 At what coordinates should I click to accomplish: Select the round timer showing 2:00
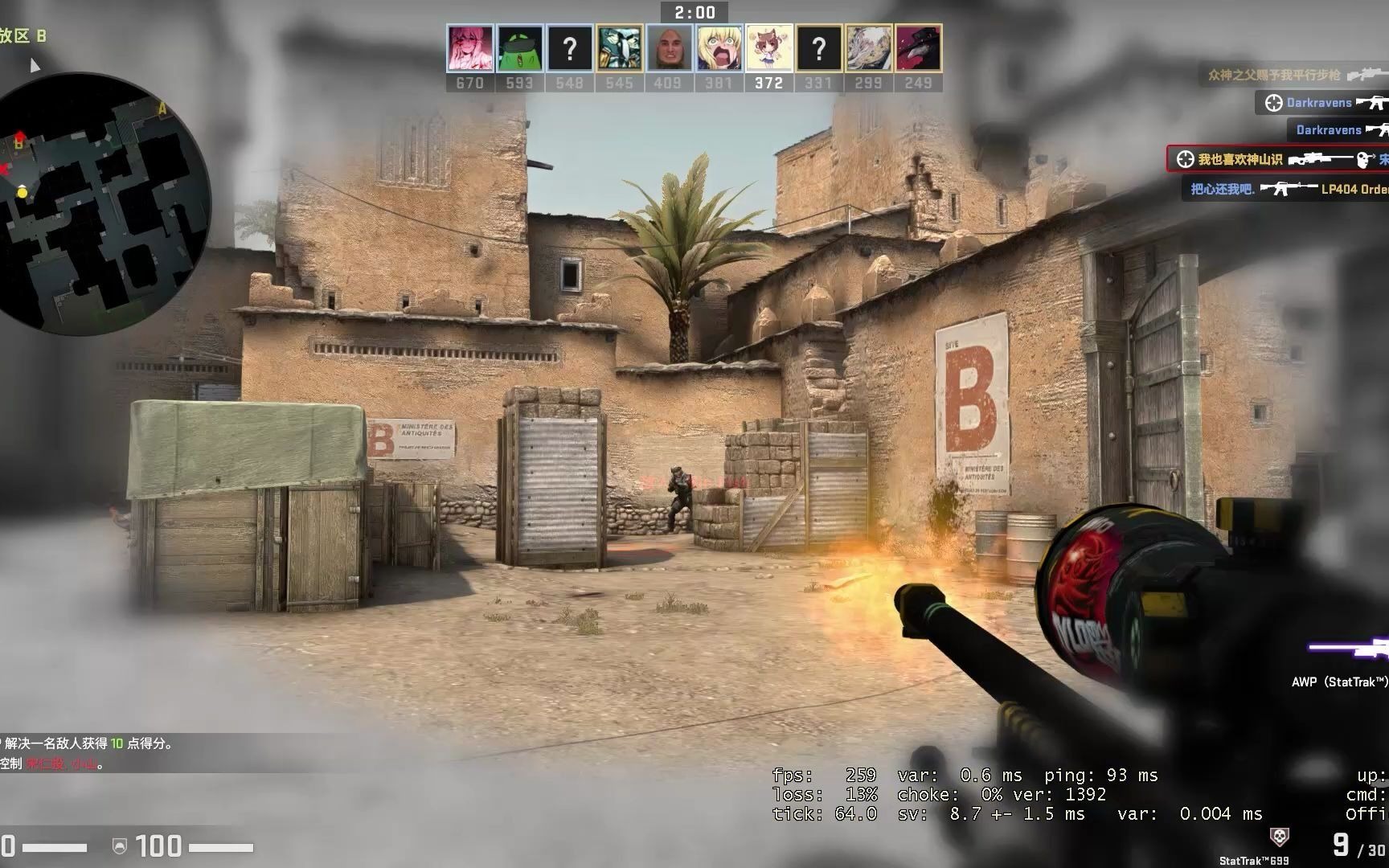[695, 12]
